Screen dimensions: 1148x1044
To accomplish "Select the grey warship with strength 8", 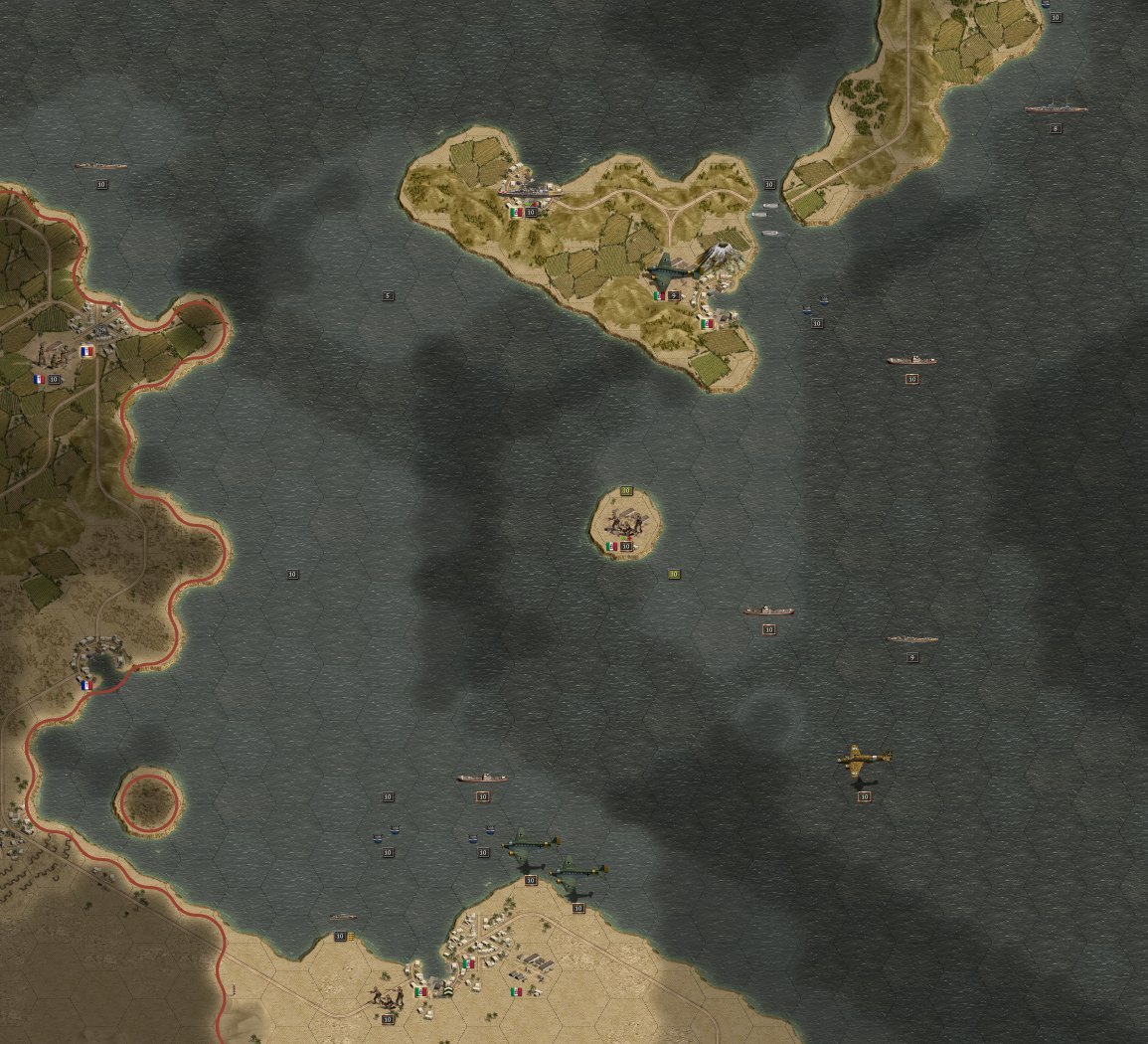I will (1056, 107).
